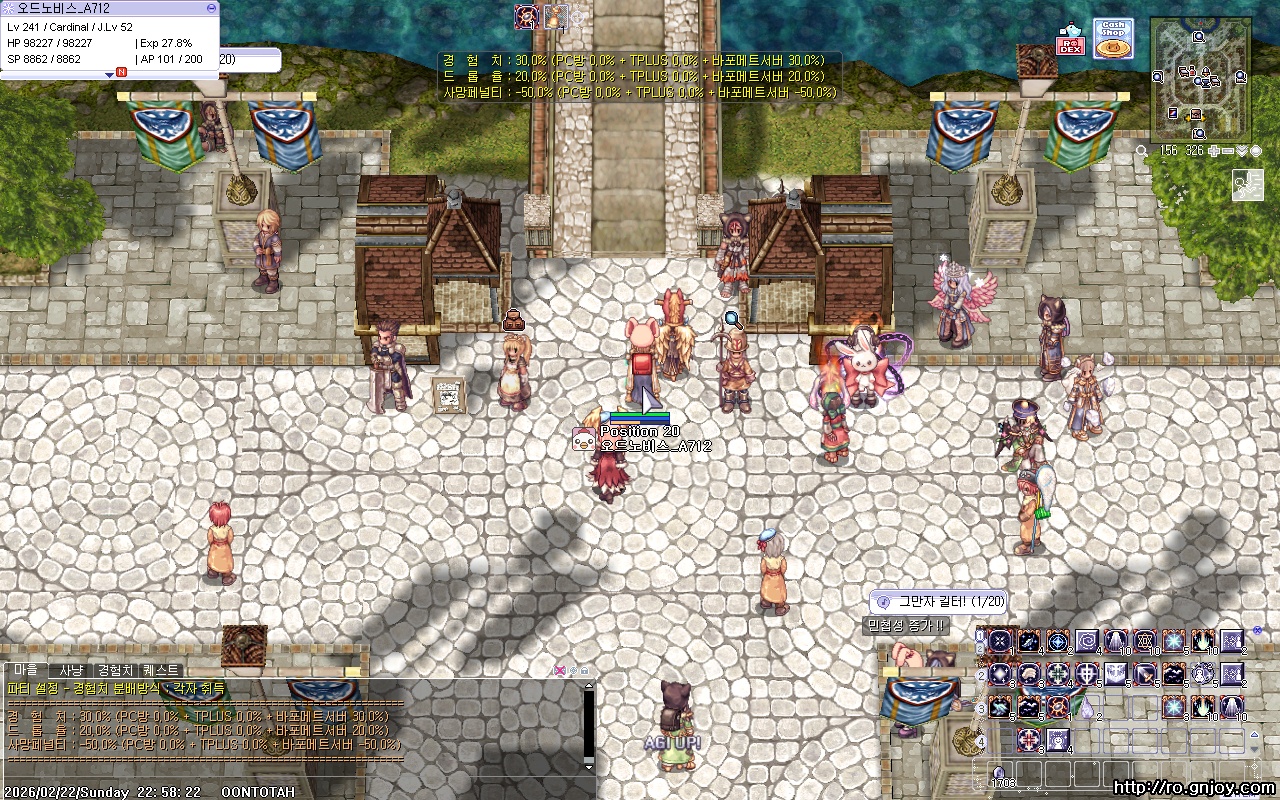Screen dimensions: 1280x800
Task: Switch to the 사냥 chat tab
Action: (x=71, y=669)
